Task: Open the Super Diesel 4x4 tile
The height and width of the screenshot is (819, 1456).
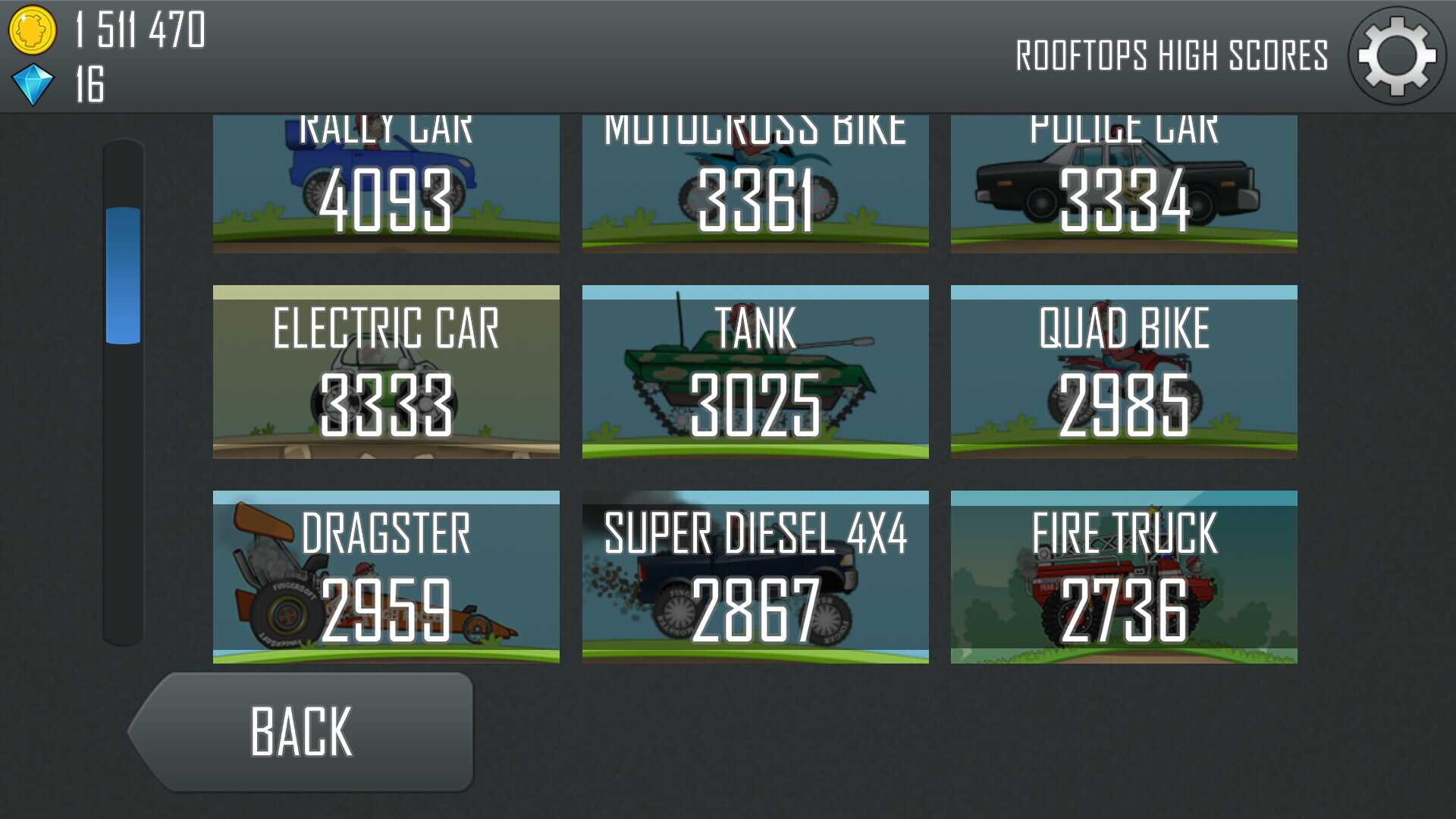Action: [x=755, y=577]
